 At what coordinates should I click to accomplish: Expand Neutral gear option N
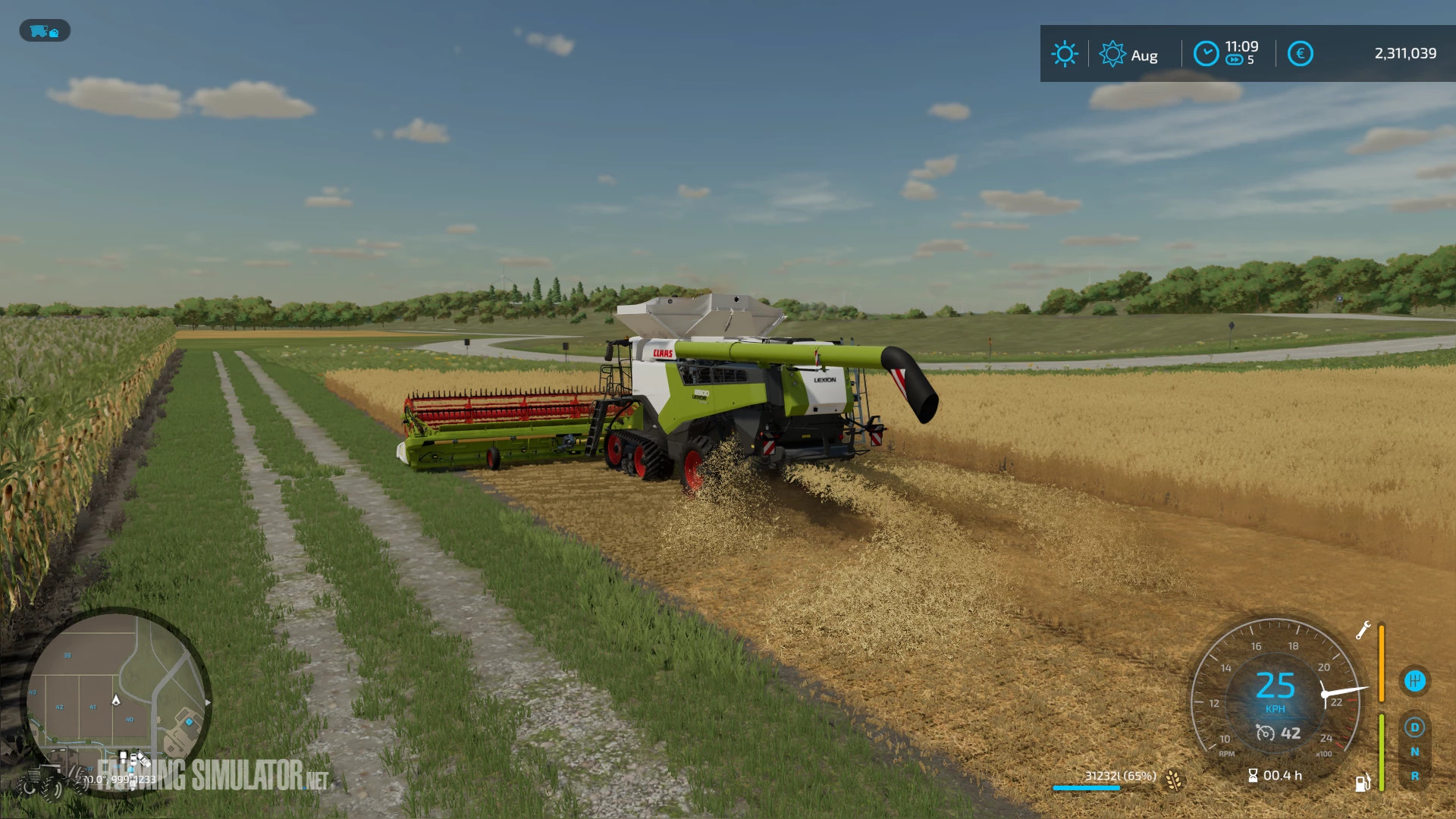coord(1415,751)
